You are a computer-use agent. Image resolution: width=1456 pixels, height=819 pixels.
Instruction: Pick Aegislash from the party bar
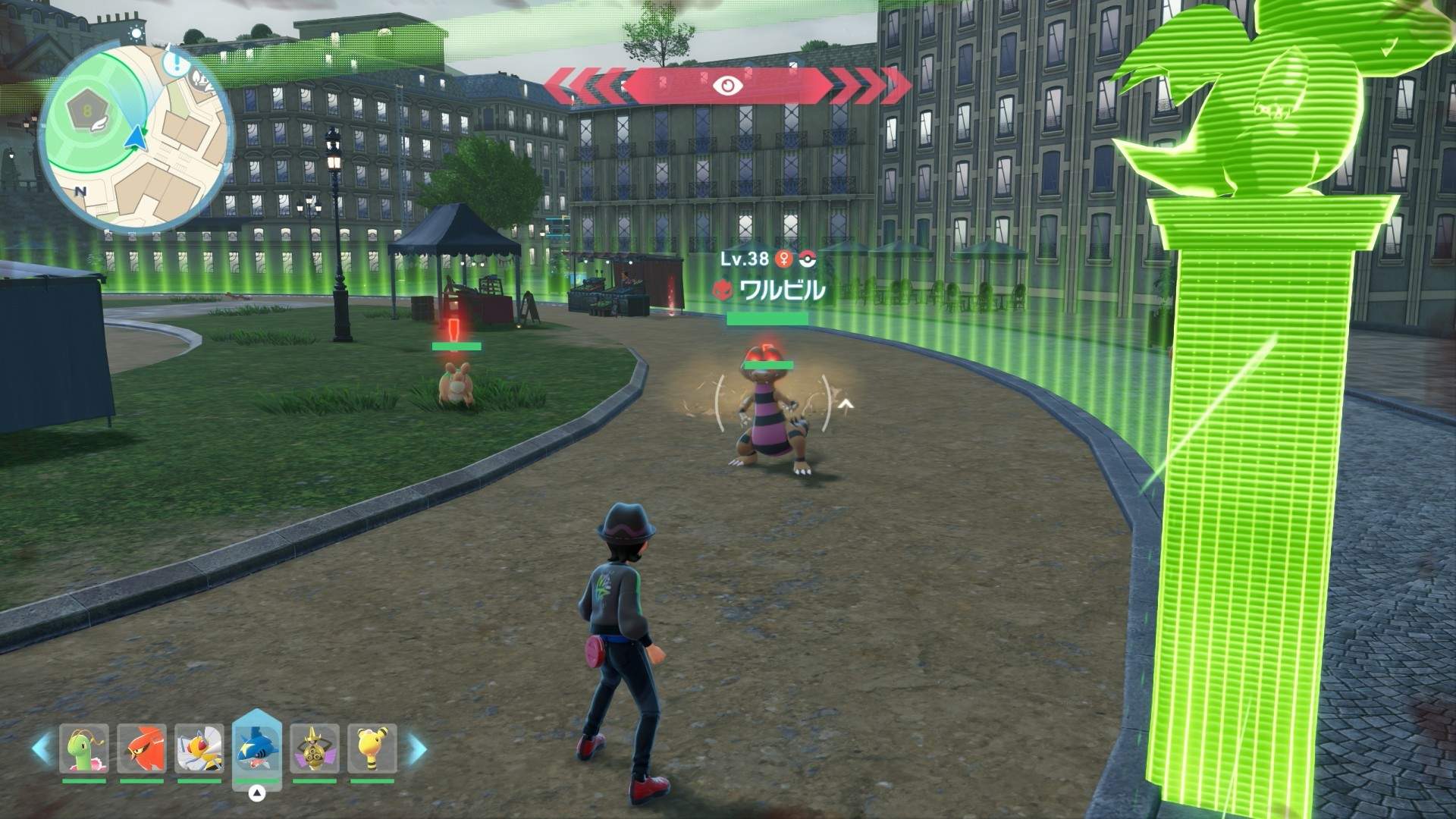click(315, 749)
